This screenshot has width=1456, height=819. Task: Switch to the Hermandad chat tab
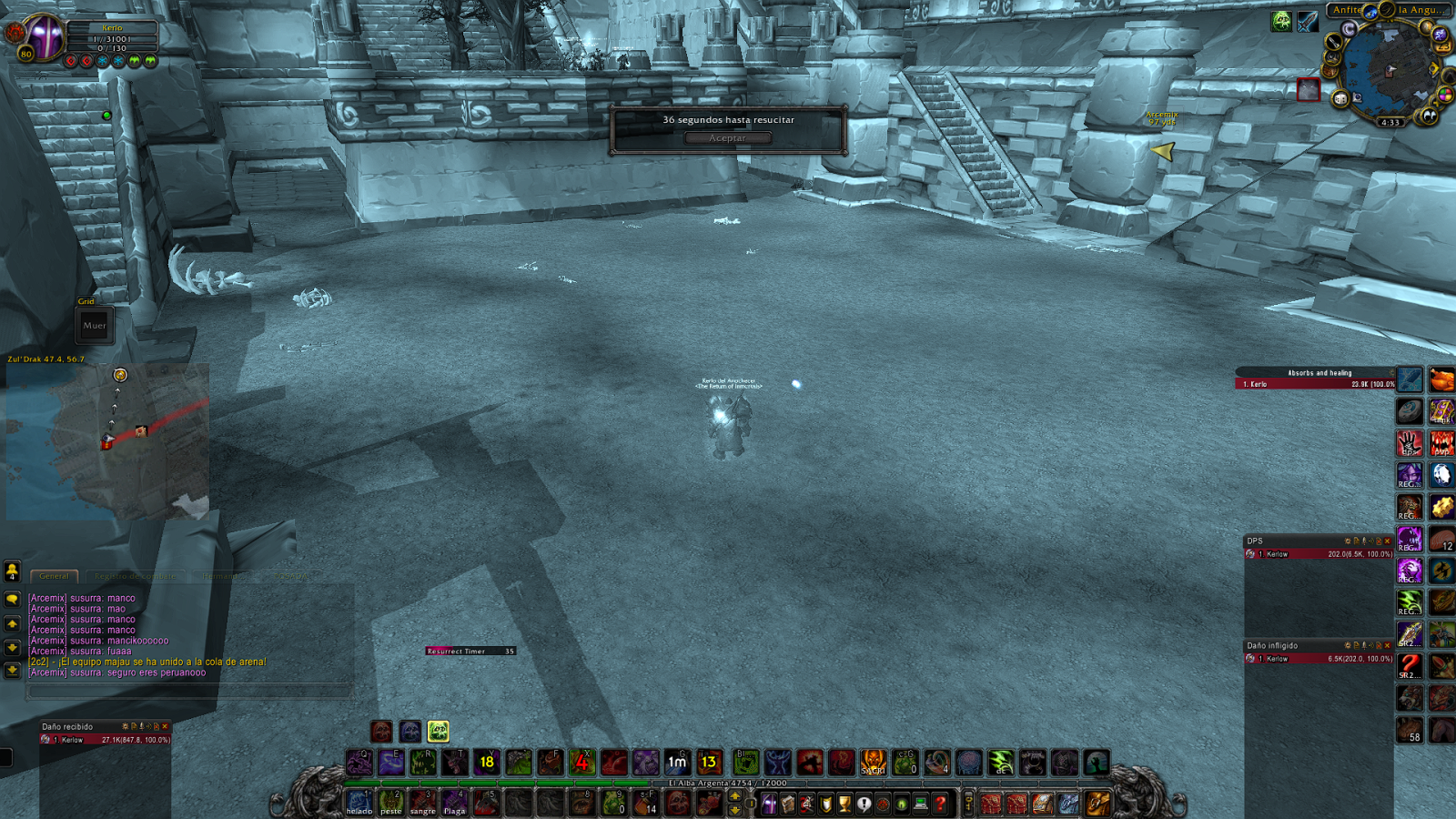[x=221, y=576]
